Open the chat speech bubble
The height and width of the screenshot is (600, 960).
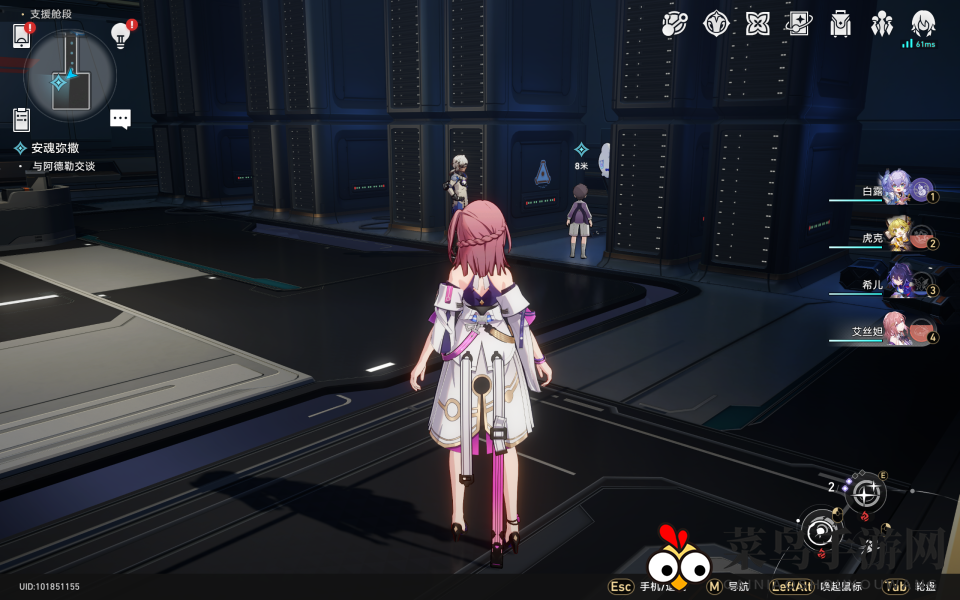120,119
